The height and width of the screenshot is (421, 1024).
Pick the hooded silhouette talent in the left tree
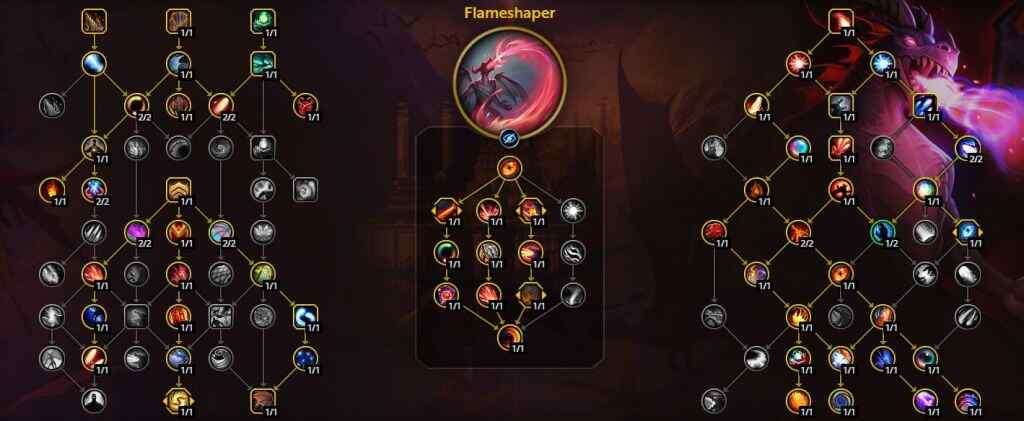93,400
